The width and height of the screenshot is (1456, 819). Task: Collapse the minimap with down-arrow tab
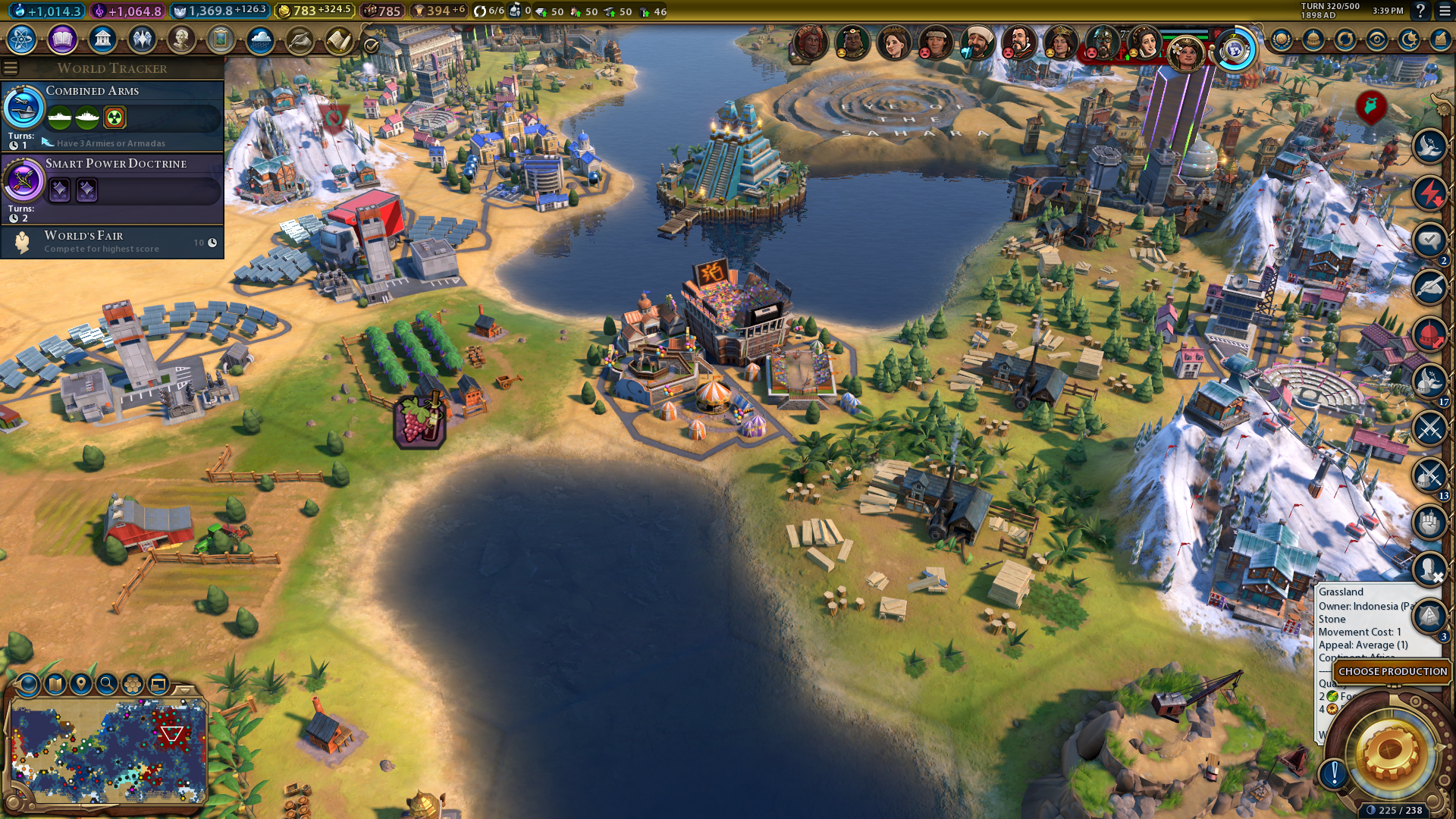pos(184,689)
